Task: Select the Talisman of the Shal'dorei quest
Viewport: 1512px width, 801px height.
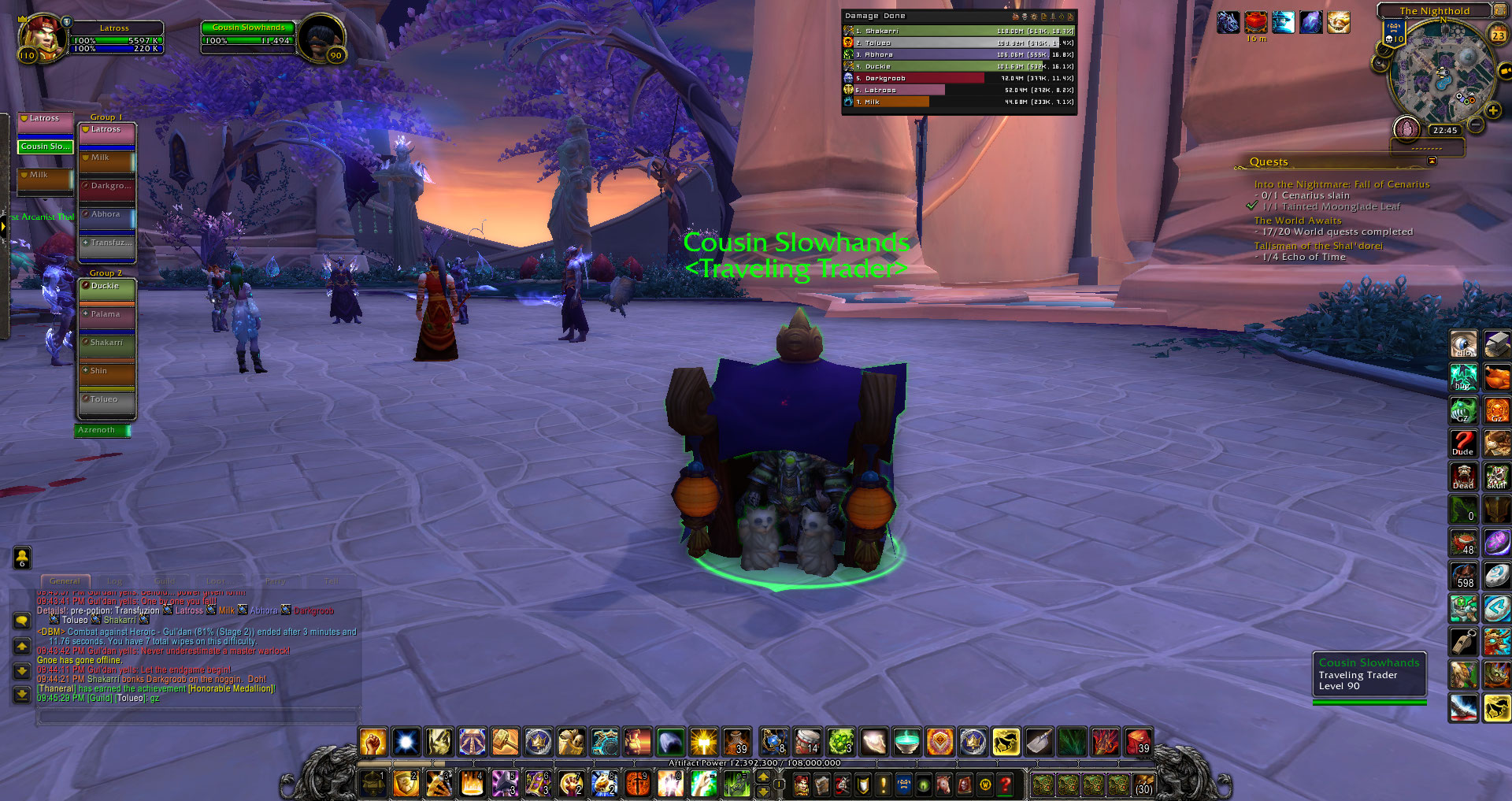Action: coord(1317,246)
